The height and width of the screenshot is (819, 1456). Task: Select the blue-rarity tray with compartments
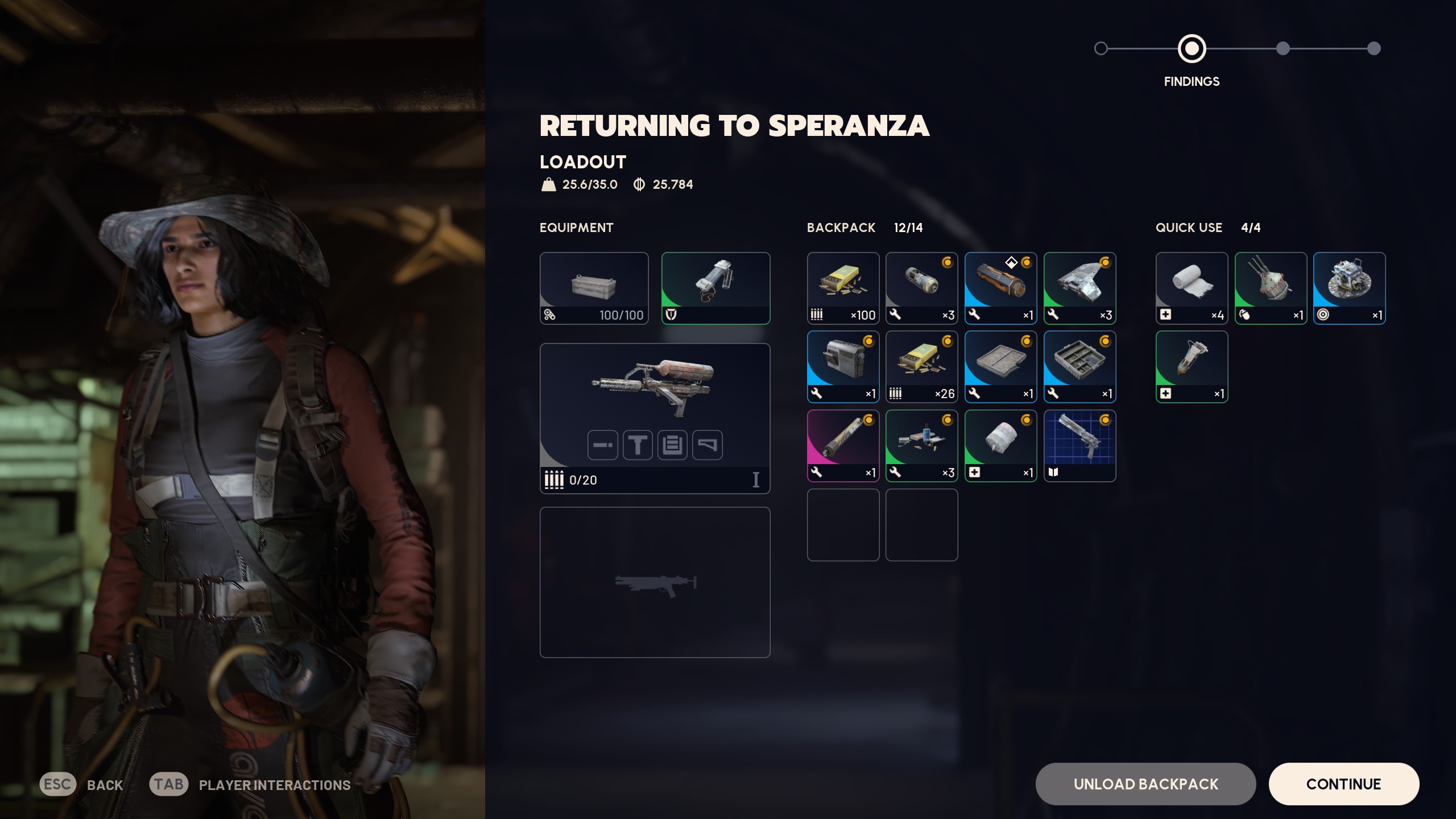pos(1079,367)
